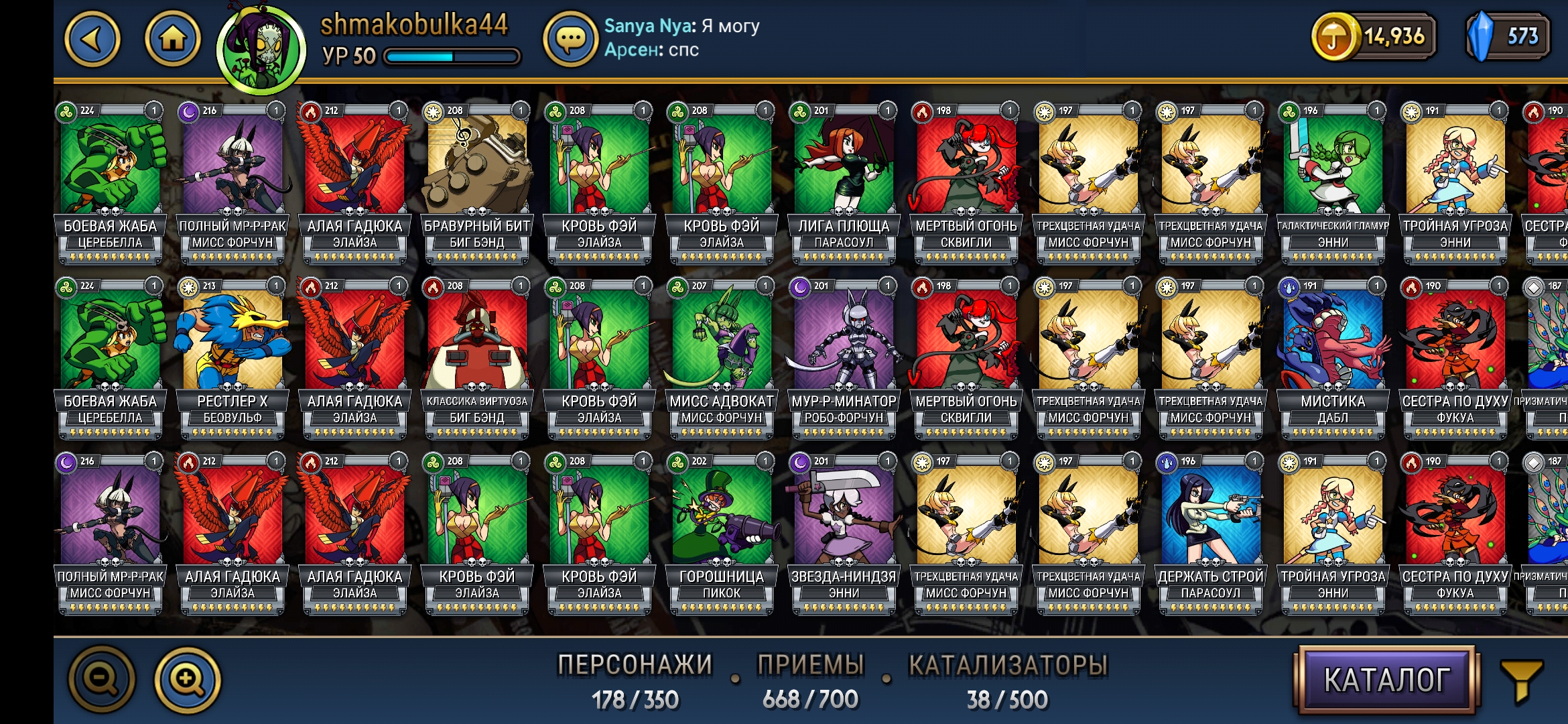
Task: Switch to the Приемы tab
Action: click(x=810, y=680)
